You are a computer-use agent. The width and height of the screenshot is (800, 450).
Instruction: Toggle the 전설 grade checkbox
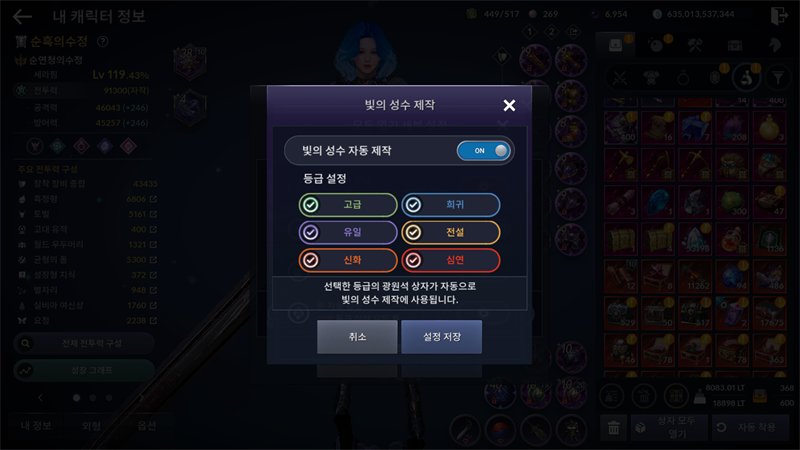tap(451, 232)
